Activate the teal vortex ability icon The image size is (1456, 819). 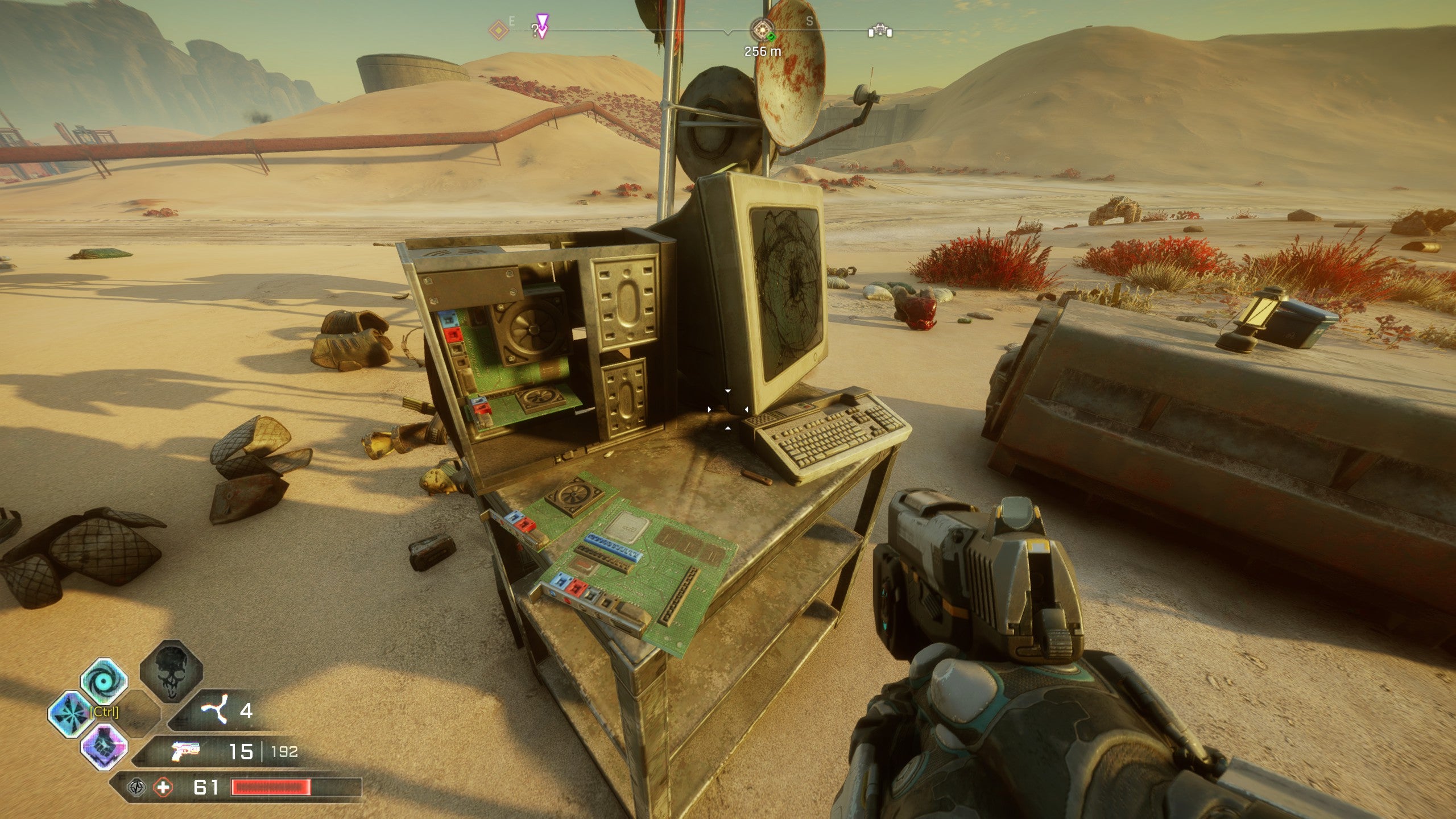pyautogui.click(x=104, y=680)
